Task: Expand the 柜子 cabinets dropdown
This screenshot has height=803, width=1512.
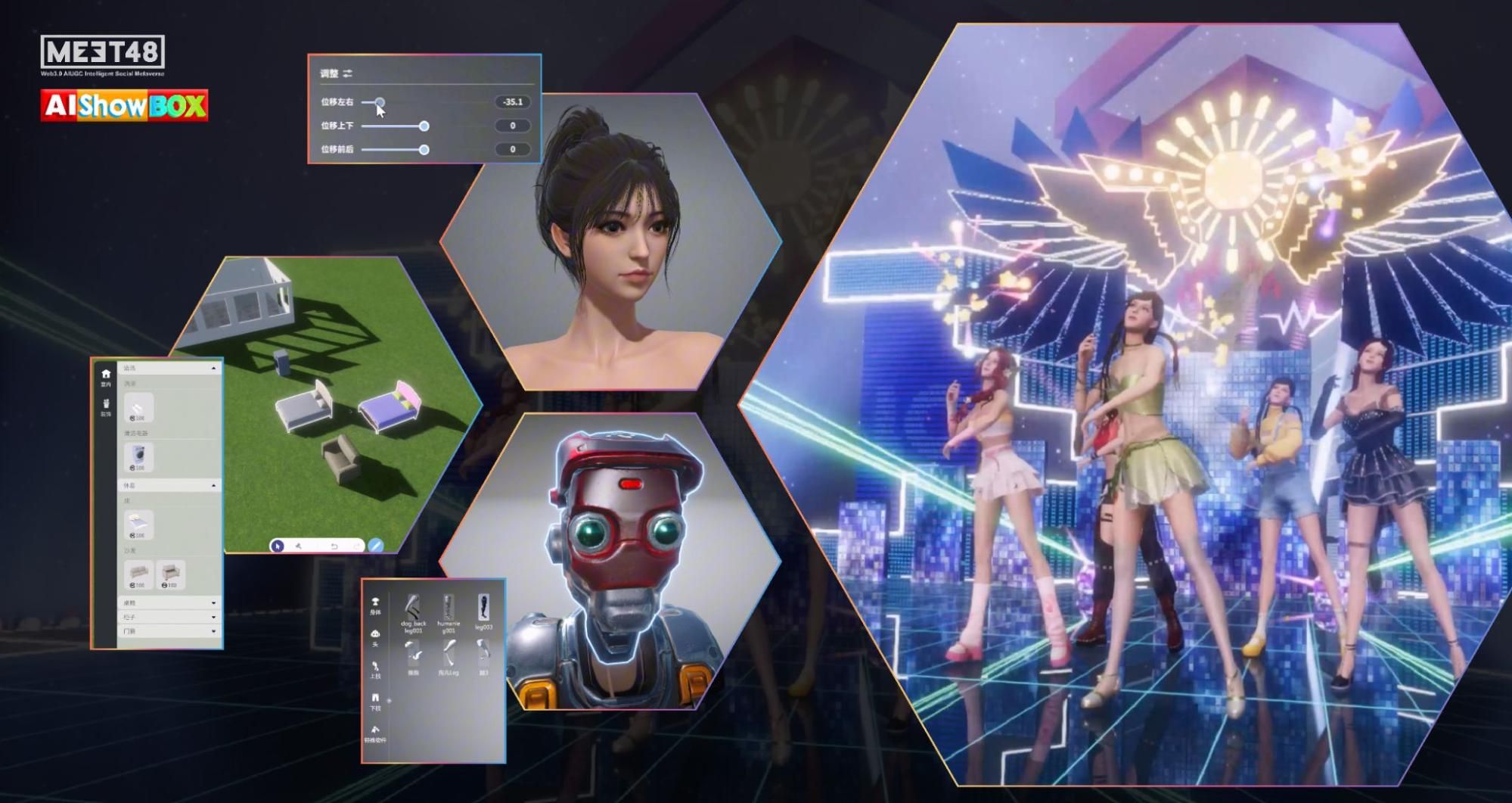Action: 213,615
